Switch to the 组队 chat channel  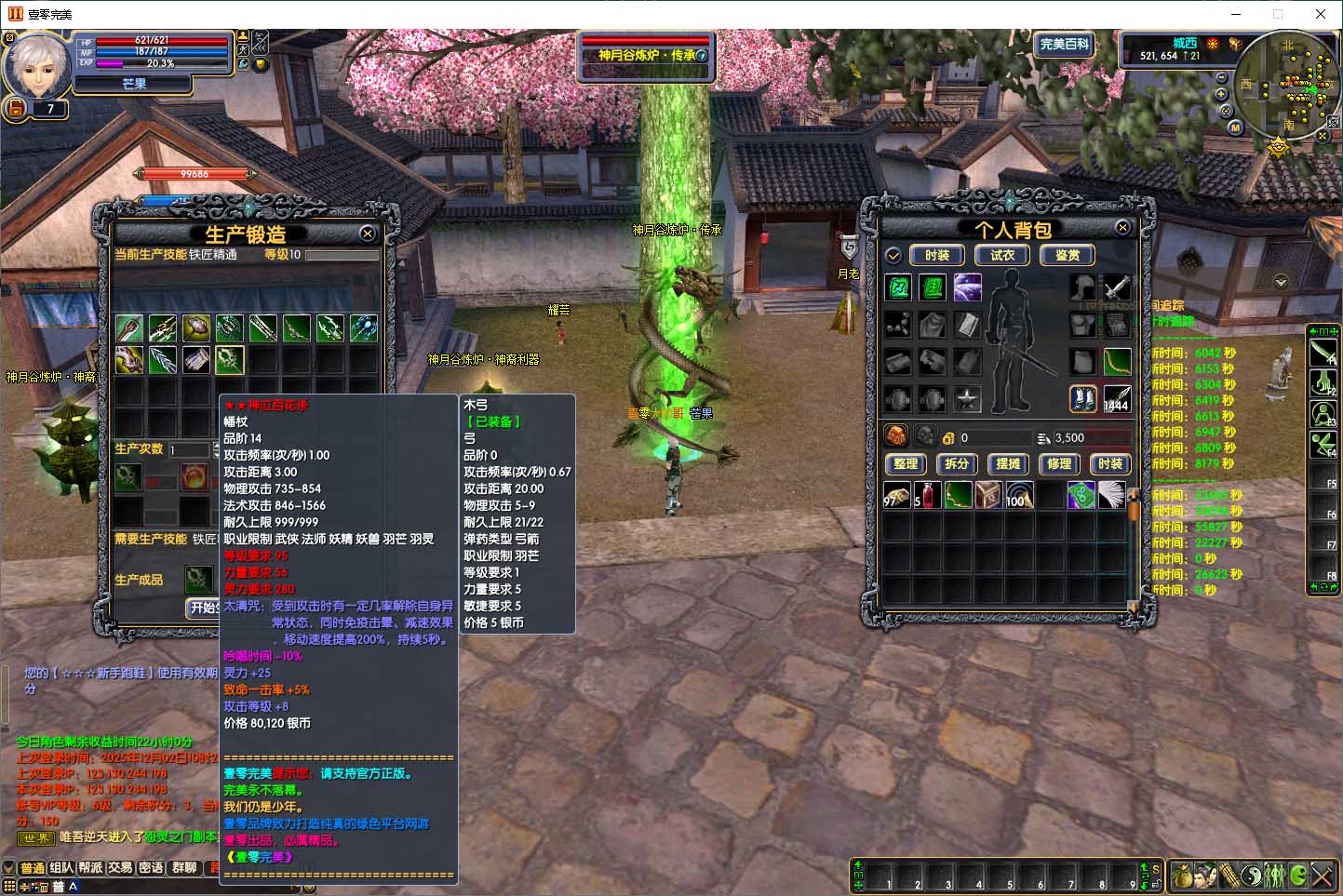pyautogui.click(x=61, y=868)
